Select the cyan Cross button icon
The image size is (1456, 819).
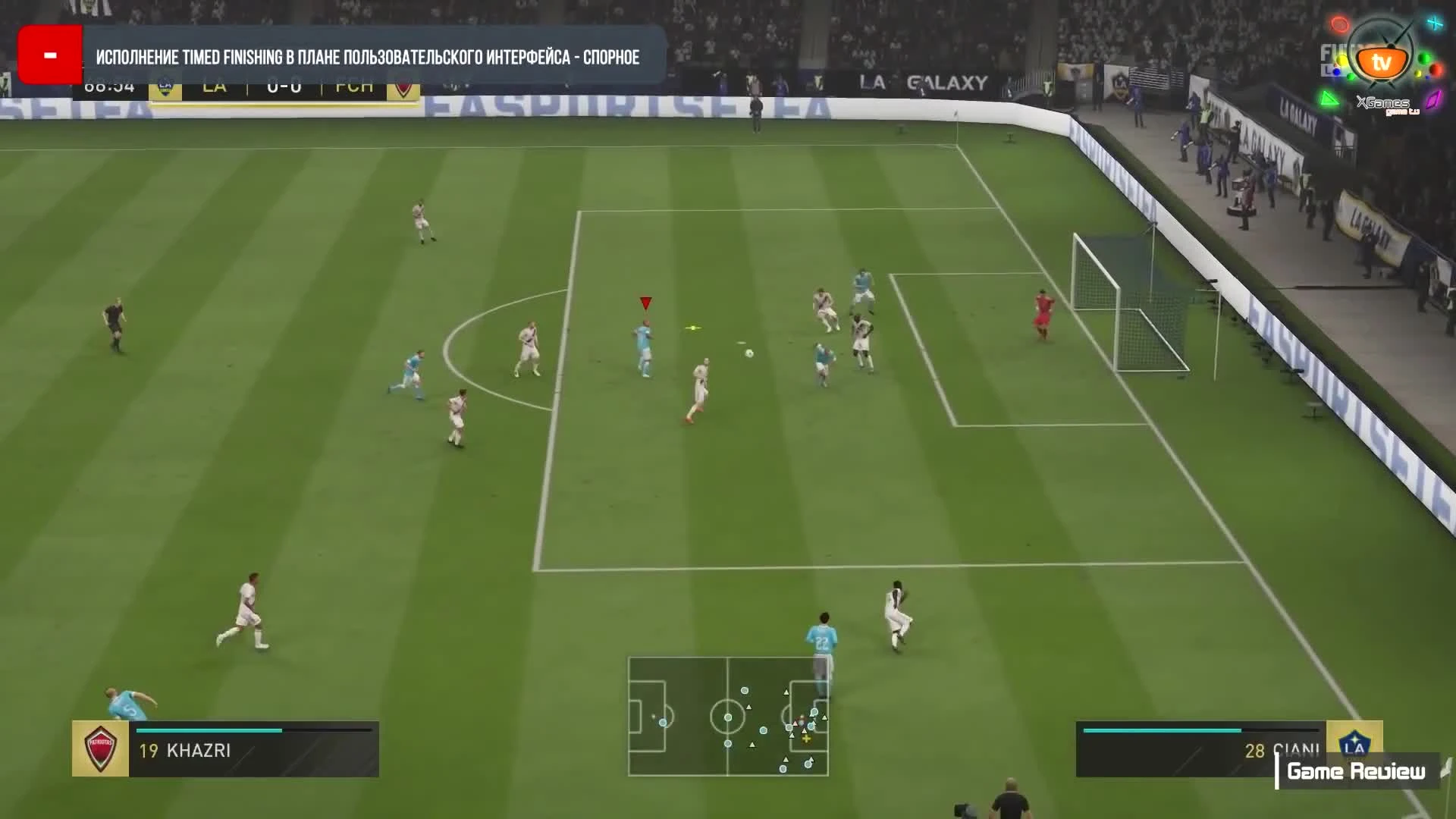click(1435, 23)
